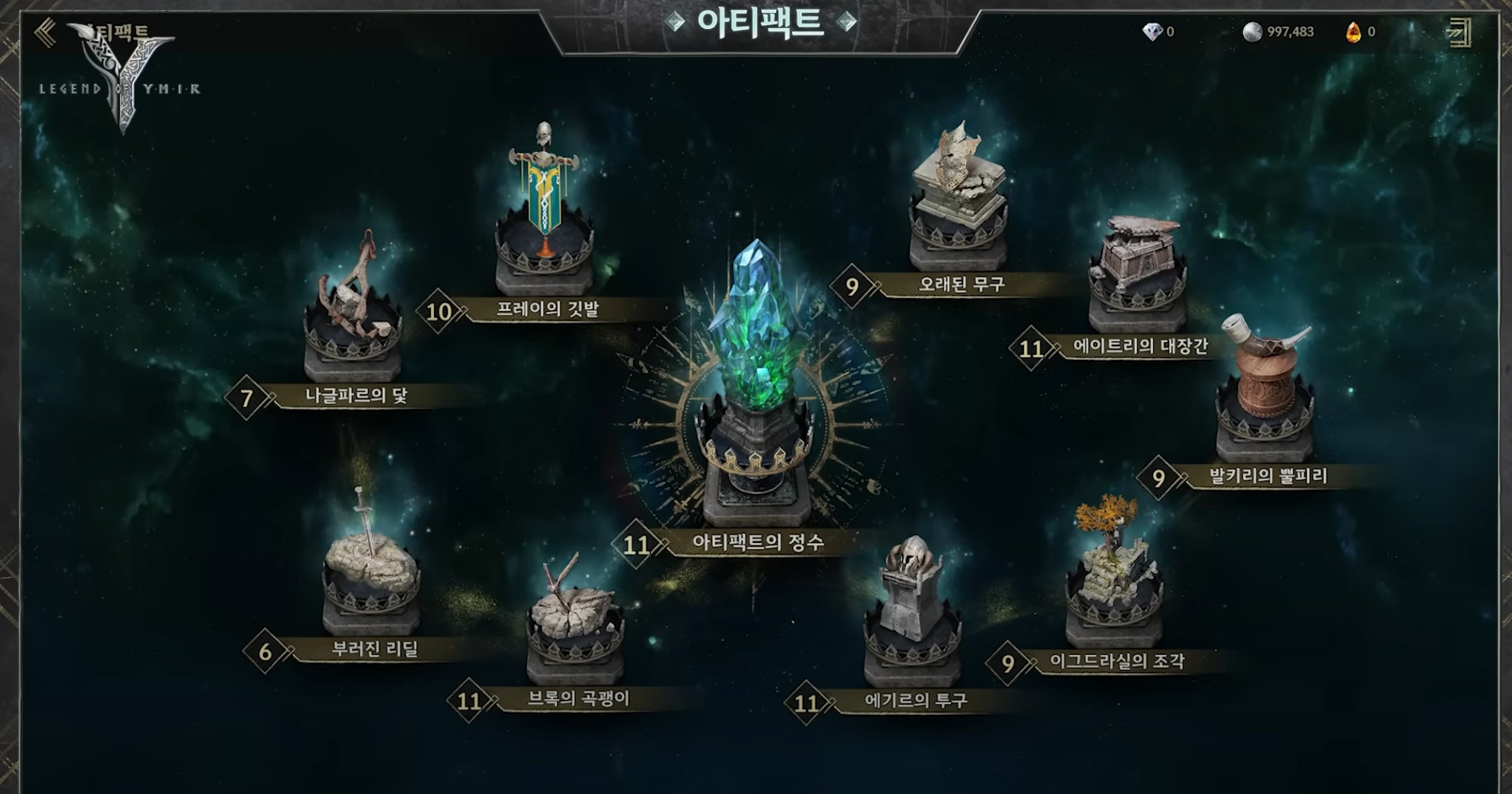Image resolution: width=1512 pixels, height=794 pixels.
Task: Go back using the top-left arrow
Action: click(46, 33)
